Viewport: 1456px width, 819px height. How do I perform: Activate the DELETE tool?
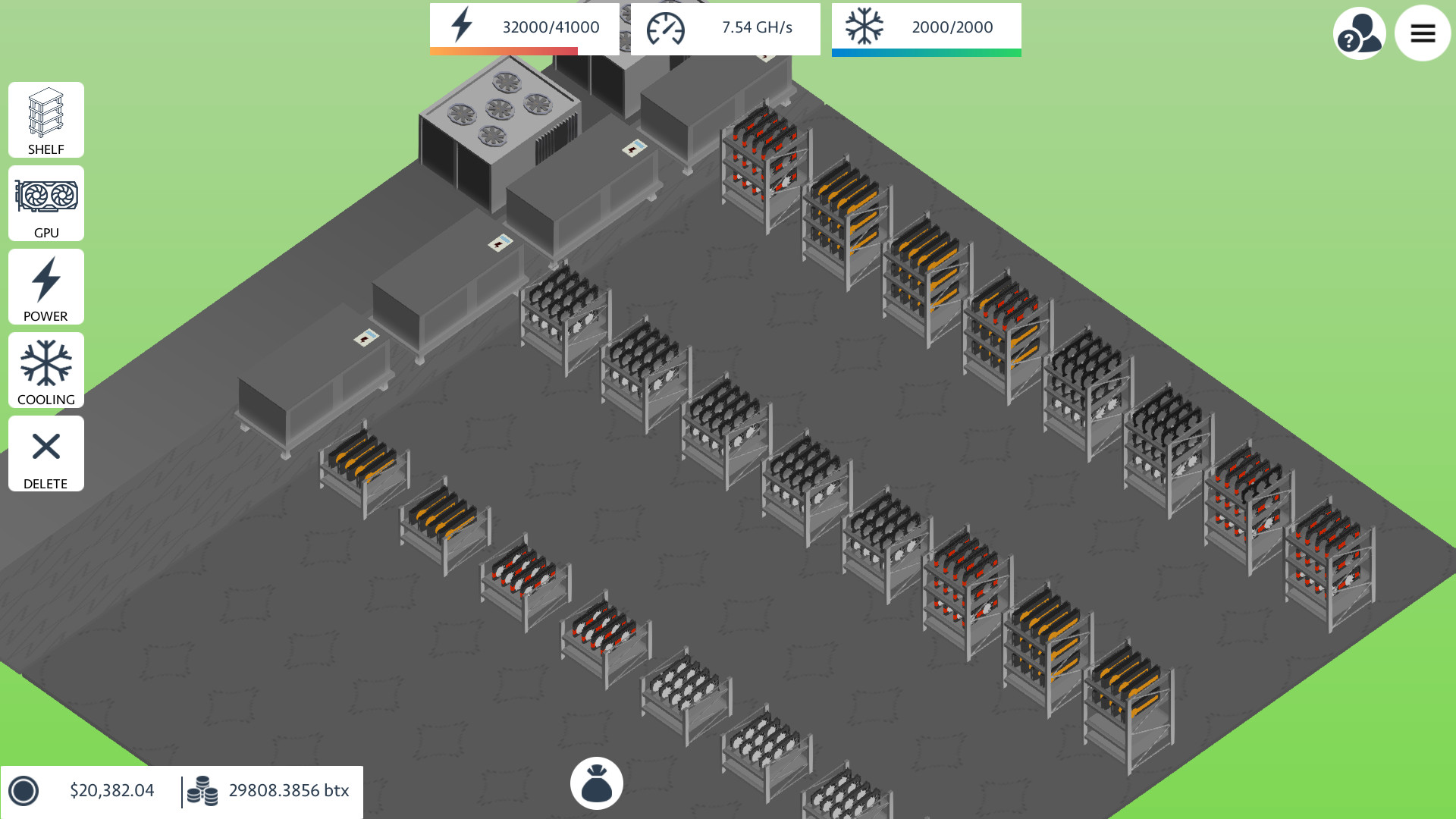pos(45,453)
